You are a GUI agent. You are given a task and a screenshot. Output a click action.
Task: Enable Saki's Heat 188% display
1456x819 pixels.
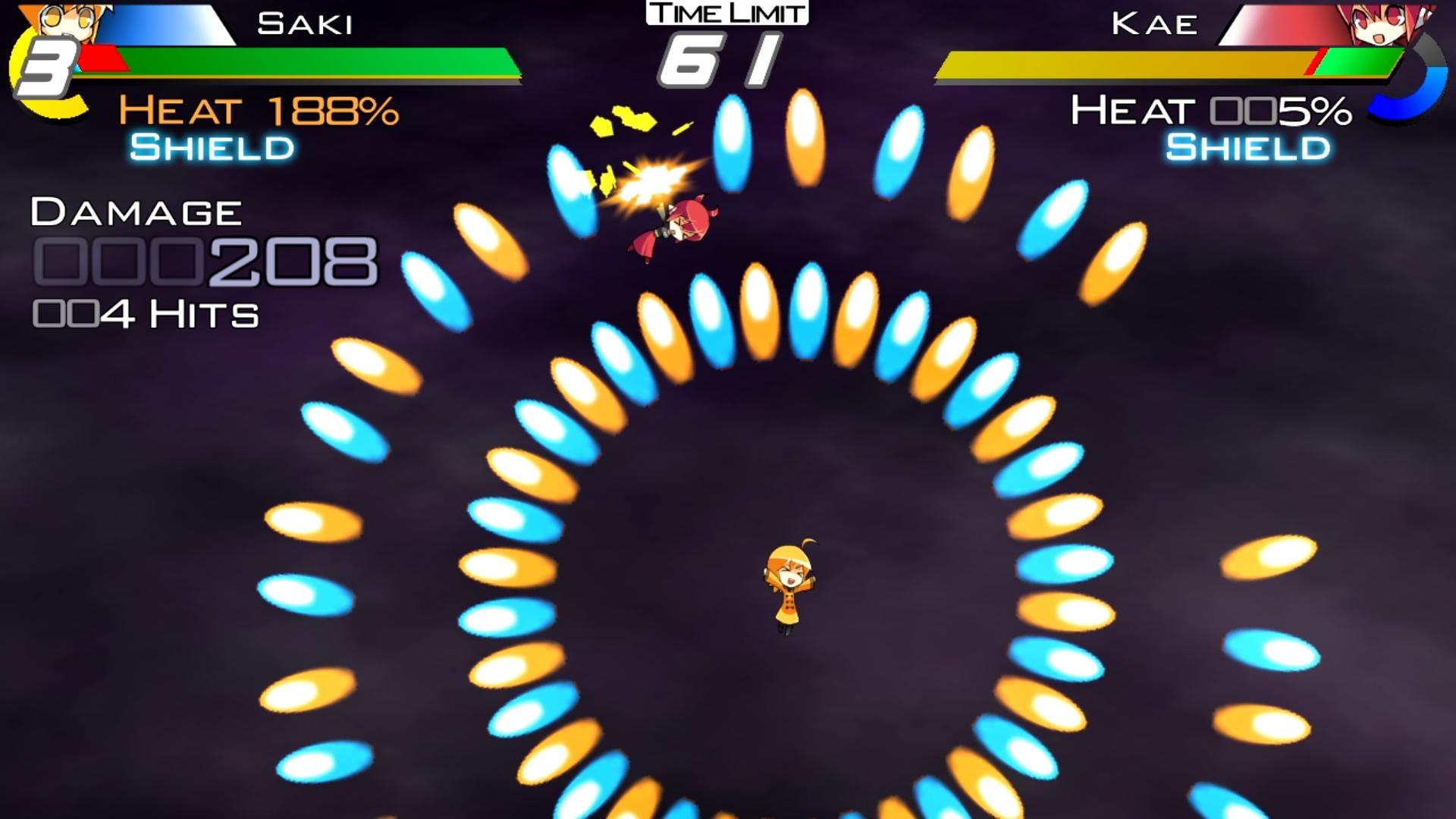[258, 112]
